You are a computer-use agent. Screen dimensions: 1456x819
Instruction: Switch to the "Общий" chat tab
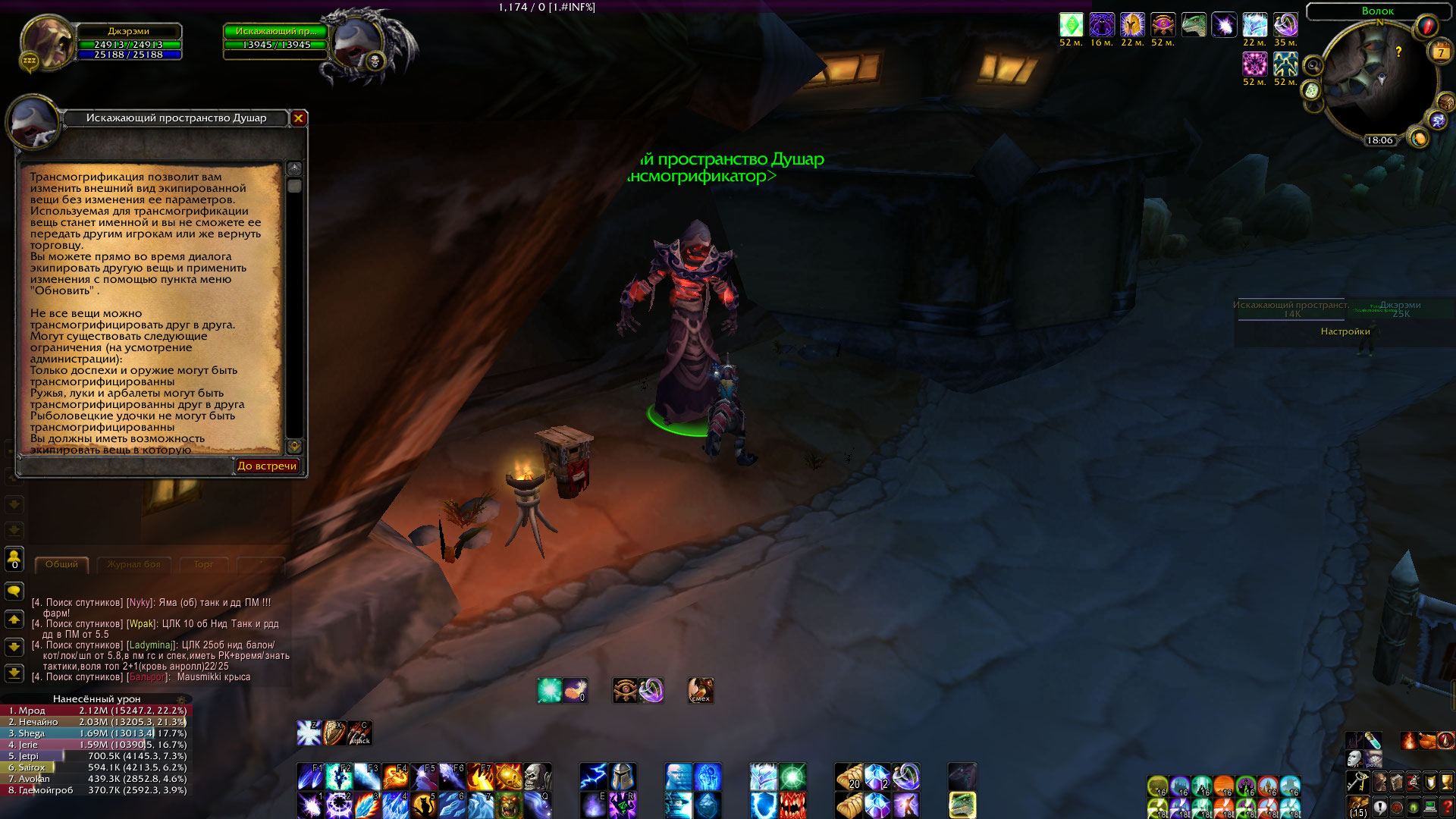(x=61, y=564)
